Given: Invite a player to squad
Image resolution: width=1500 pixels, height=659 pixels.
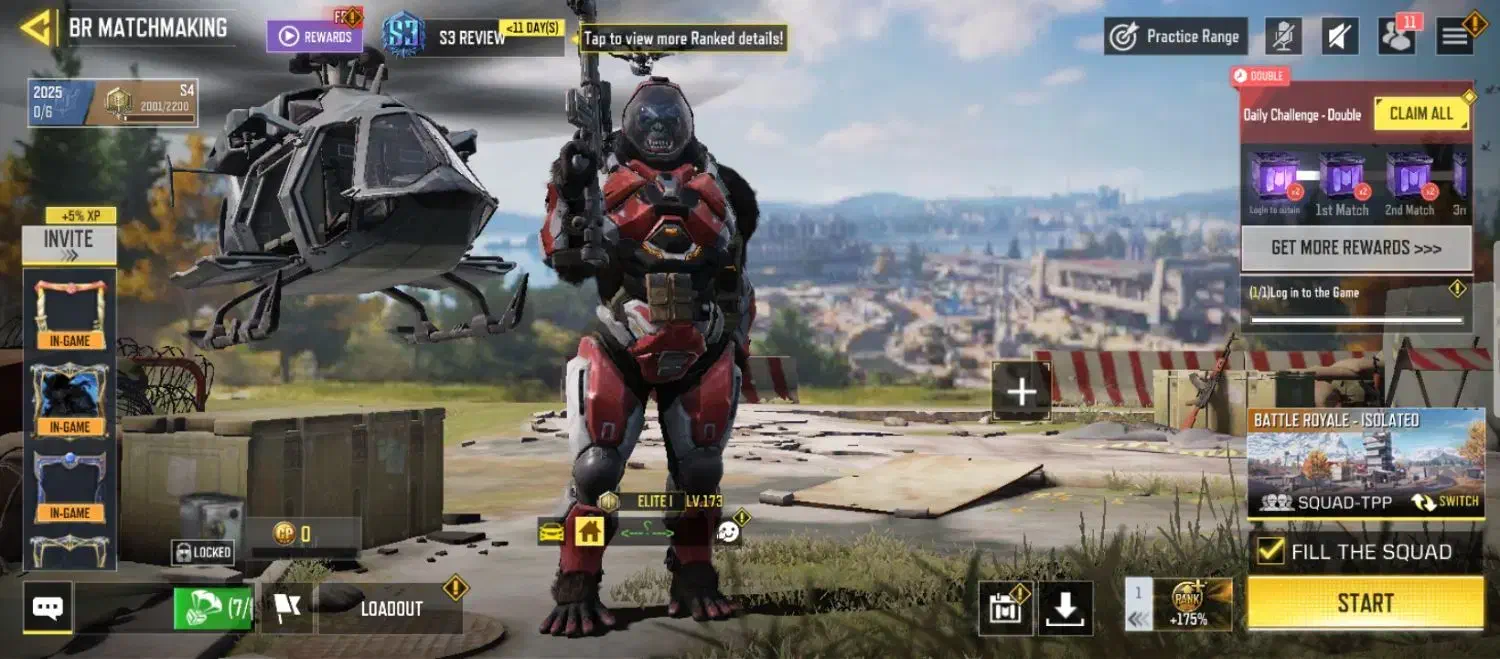Looking at the screenshot, I should 69,243.
